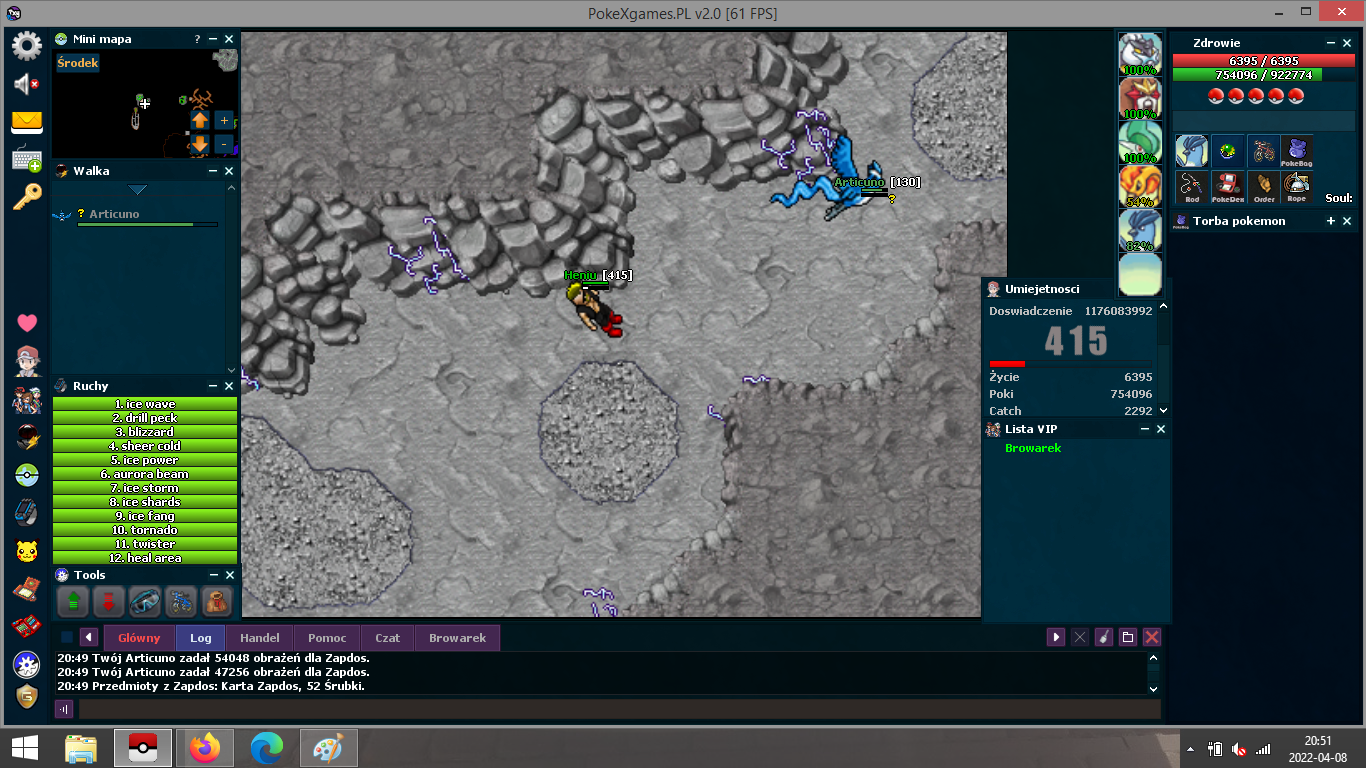
Task: Cast the heal area move
Action: pos(145,558)
